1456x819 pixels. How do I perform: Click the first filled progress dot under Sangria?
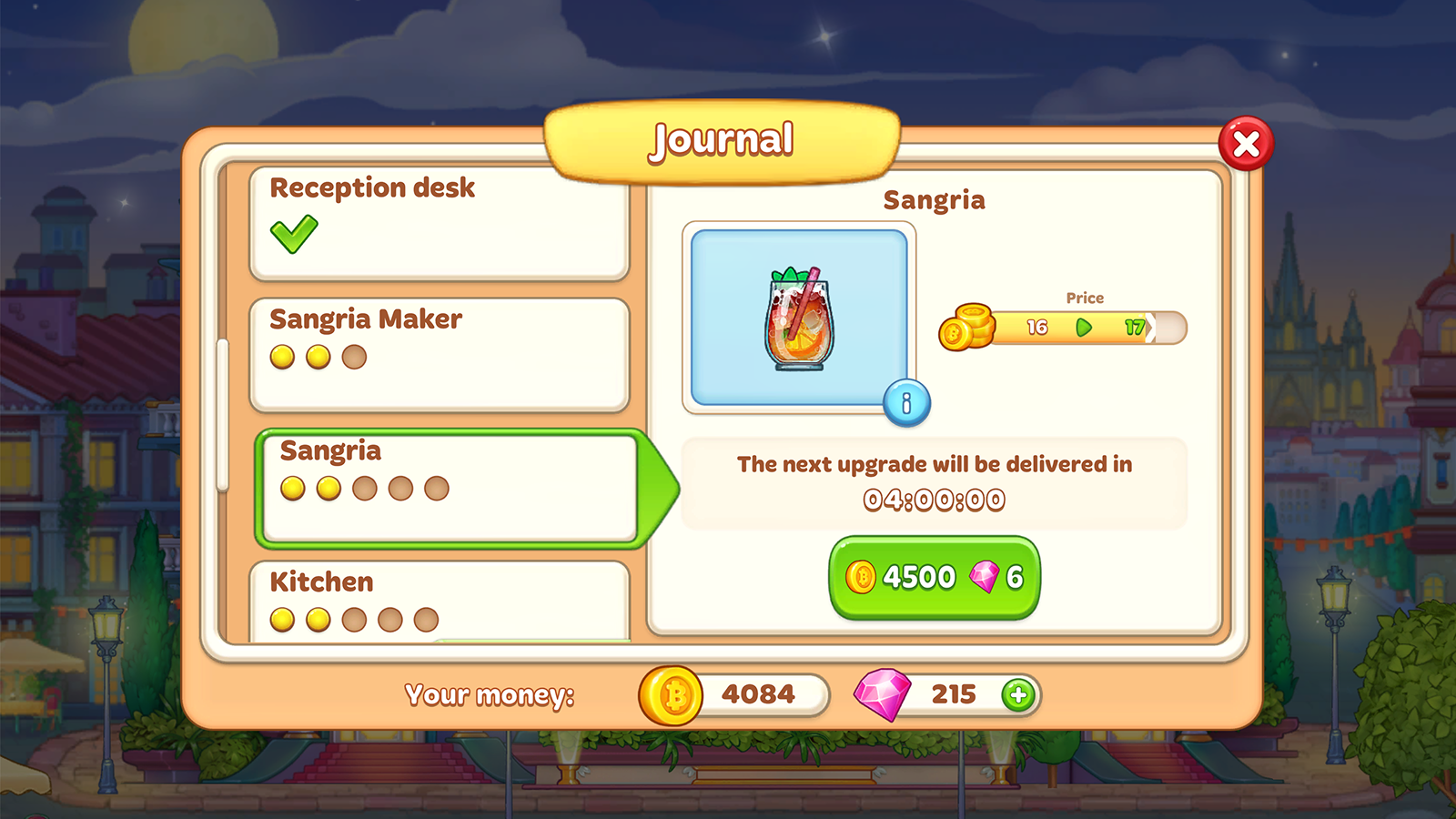click(291, 490)
